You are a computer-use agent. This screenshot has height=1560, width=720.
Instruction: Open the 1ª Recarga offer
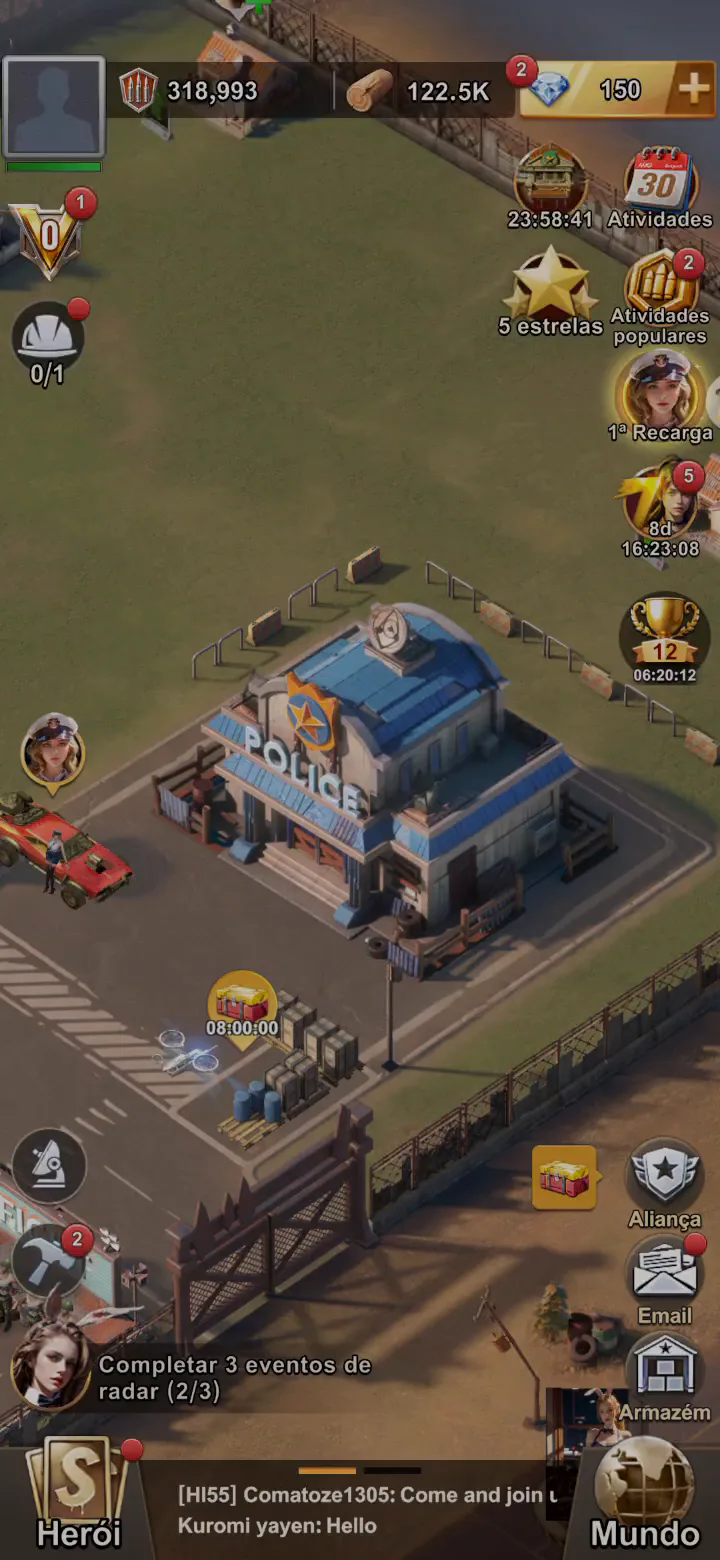tap(659, 390)
